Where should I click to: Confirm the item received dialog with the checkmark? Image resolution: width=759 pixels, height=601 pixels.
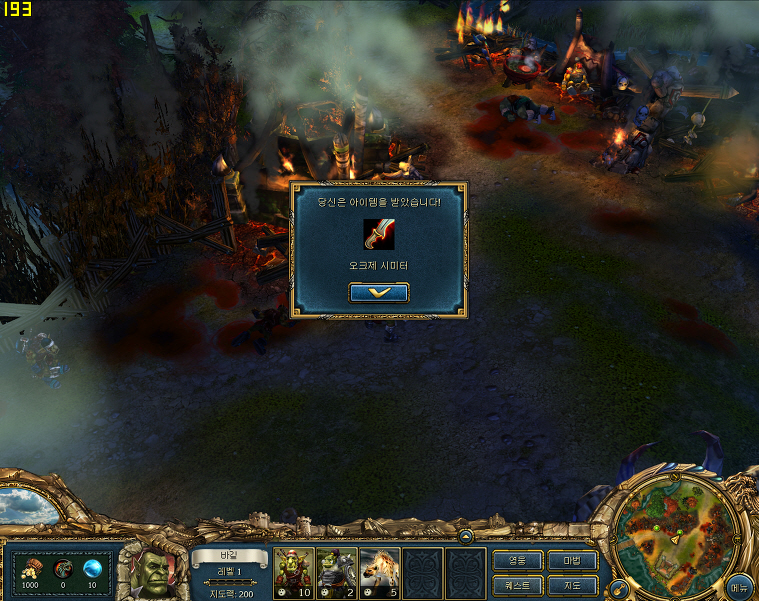click(x=378, y=292)
